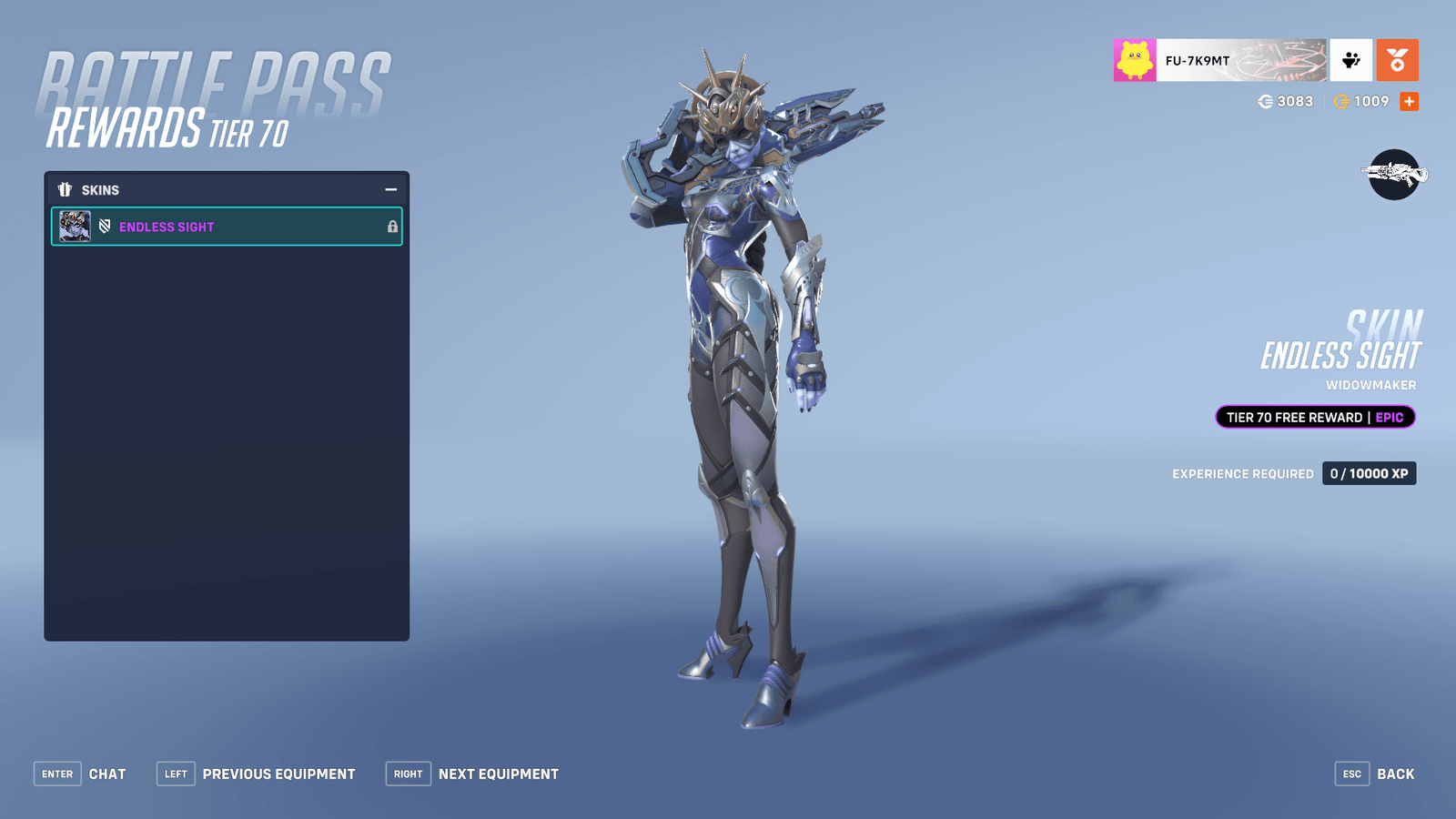Select the weapon silhouette icon on the right

[1393, 175]
